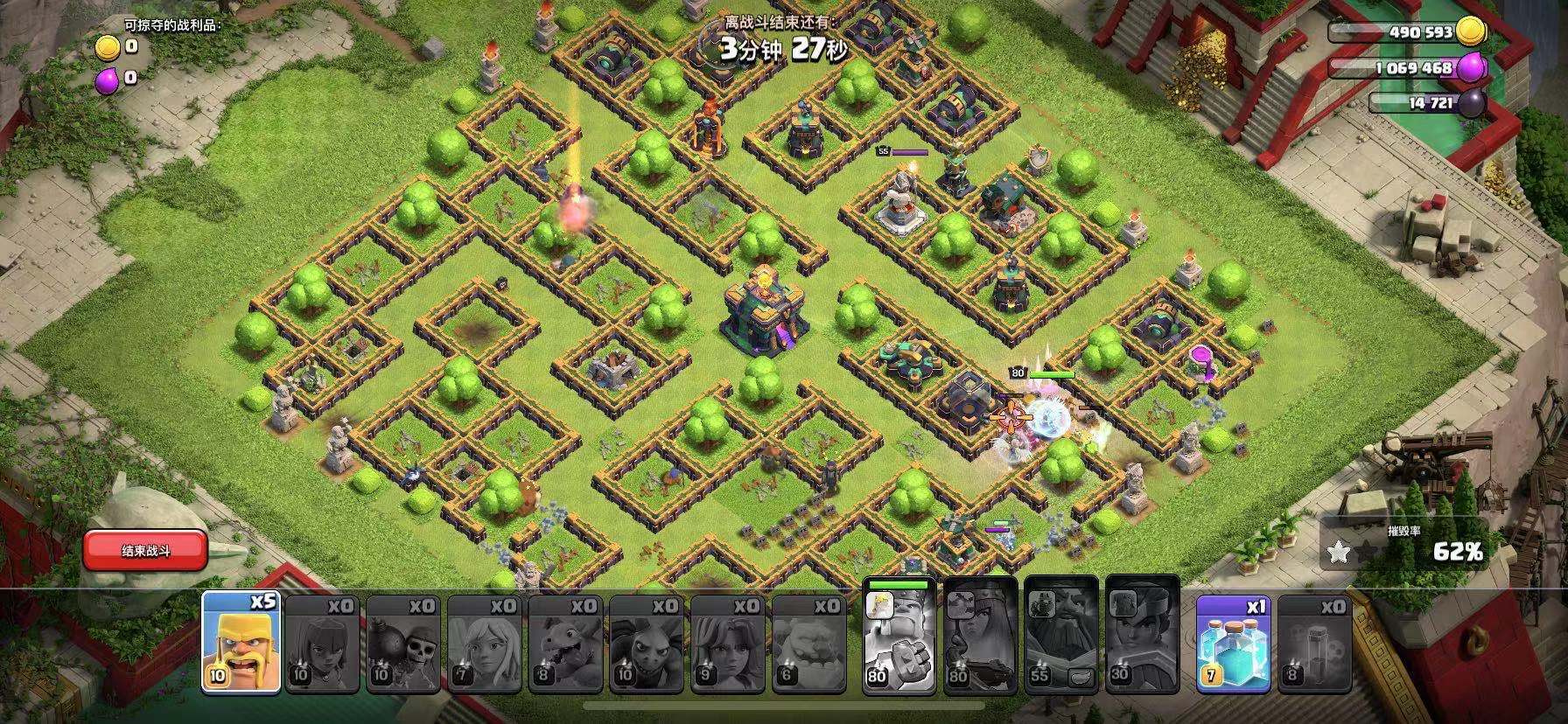The height and width of the screenshot is (724, 1568).
Task: Select the Golem troop slot
Action: coord(808,644)
